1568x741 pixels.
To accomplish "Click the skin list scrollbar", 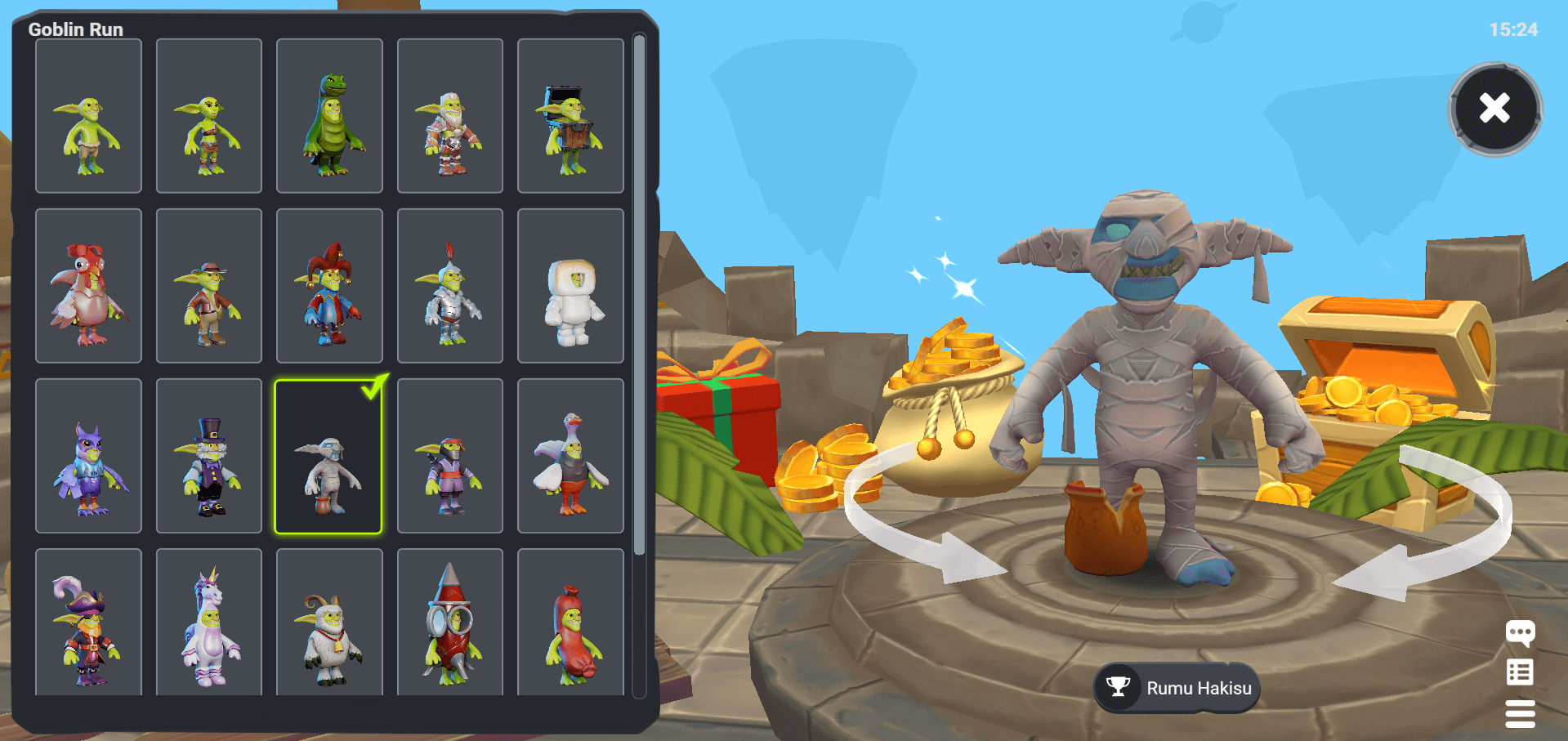I will coord(639,294).
